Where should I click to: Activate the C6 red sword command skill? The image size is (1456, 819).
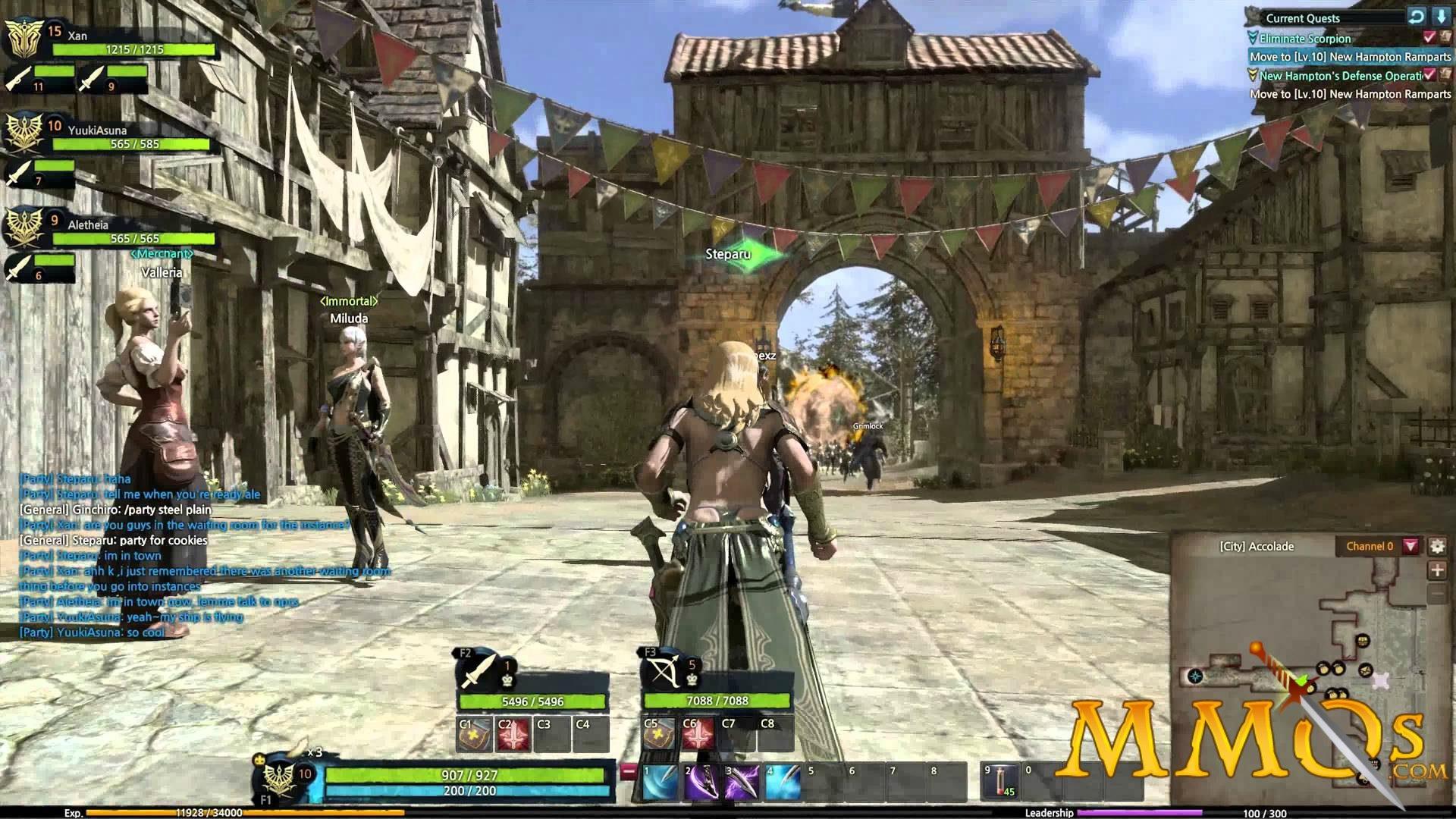pyautogui.click(x=698, y=734)
